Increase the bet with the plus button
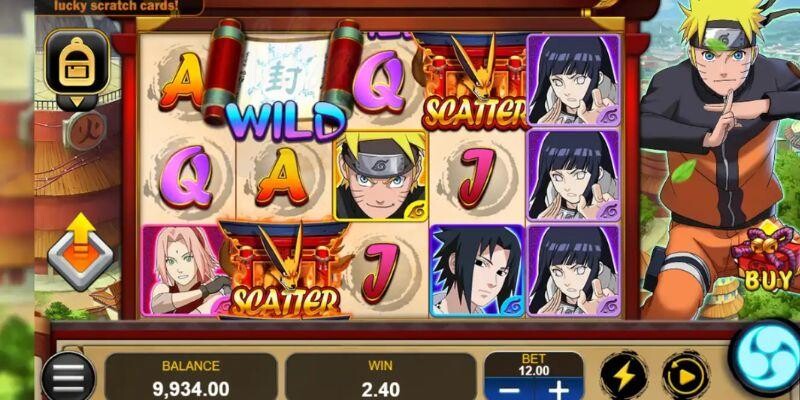 coord(558,389)
